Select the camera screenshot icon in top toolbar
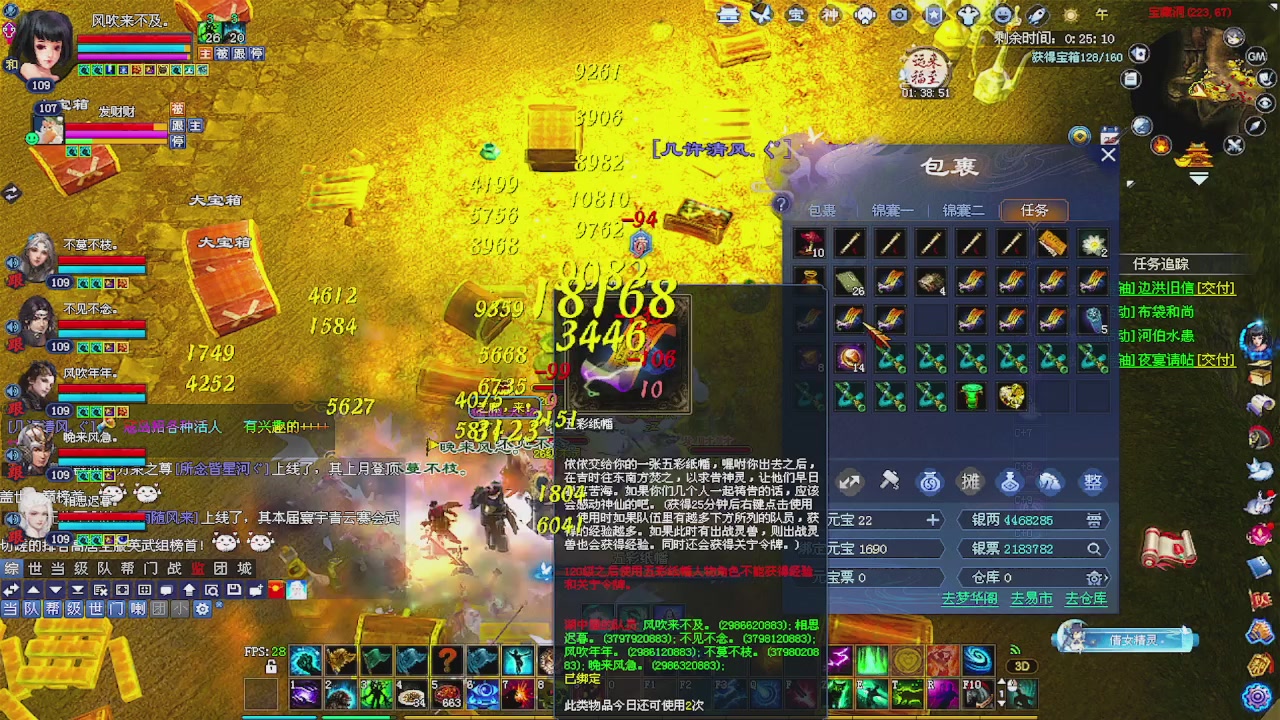 point(899,14)
